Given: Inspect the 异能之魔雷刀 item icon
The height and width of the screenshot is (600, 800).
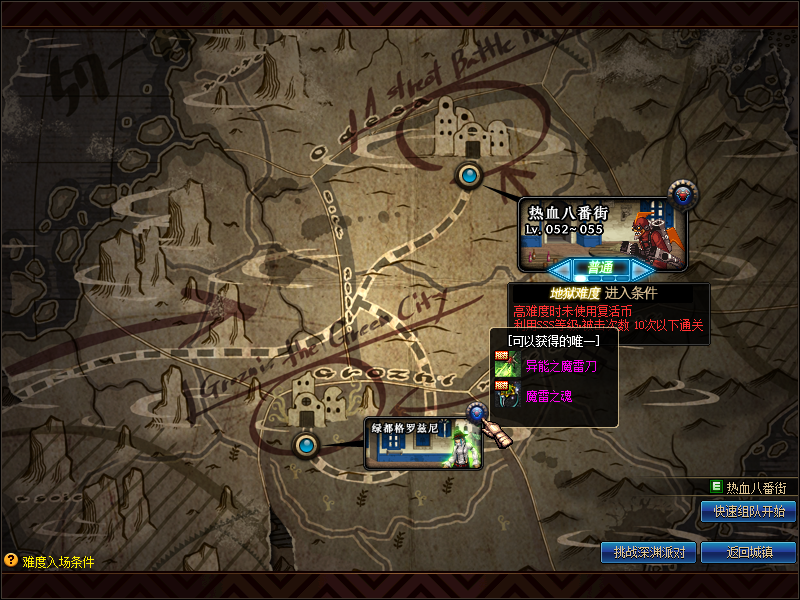Looking at the screenshot, I should (x=506, y=367).
